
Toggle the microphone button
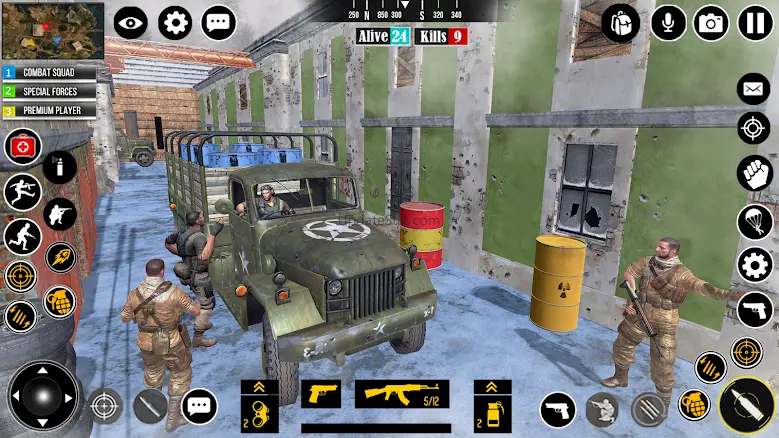tap(668, 22)
